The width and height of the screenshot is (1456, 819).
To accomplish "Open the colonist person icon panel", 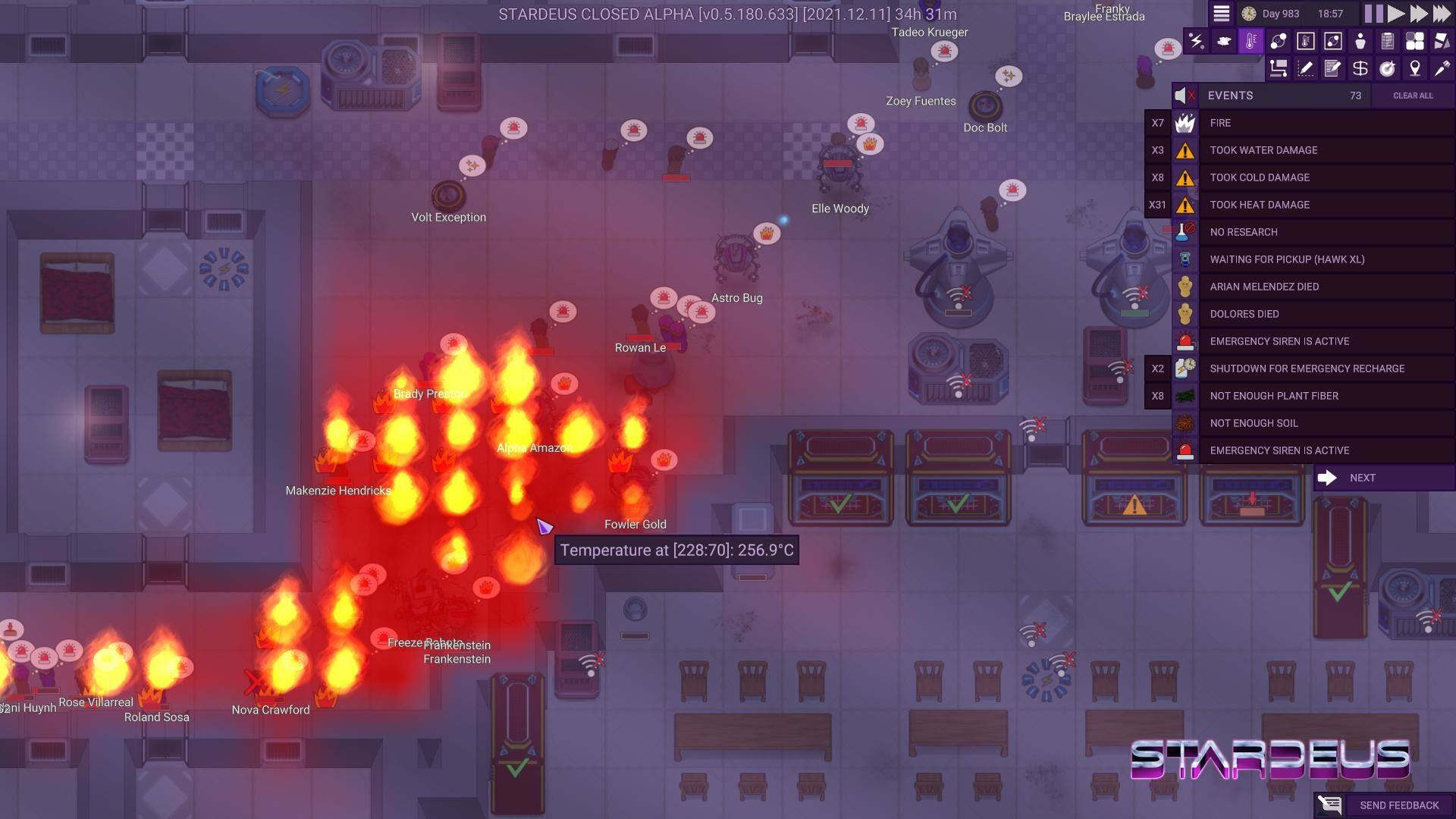I will click(1360, 41).
